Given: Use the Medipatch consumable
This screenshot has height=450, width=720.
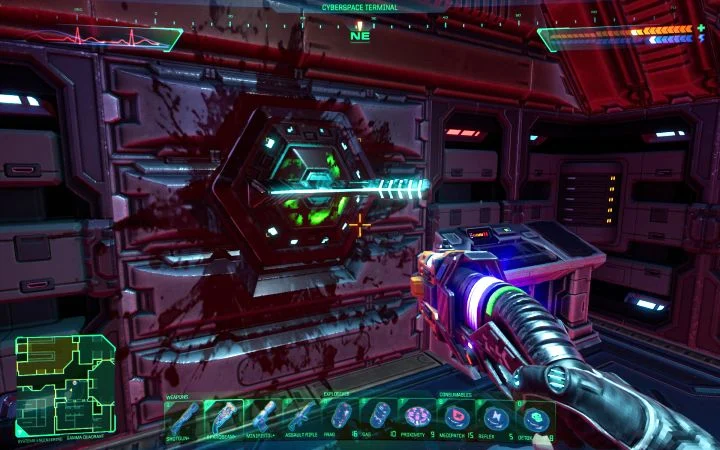Looking at the screenshot, I should (x=459, y=417).
